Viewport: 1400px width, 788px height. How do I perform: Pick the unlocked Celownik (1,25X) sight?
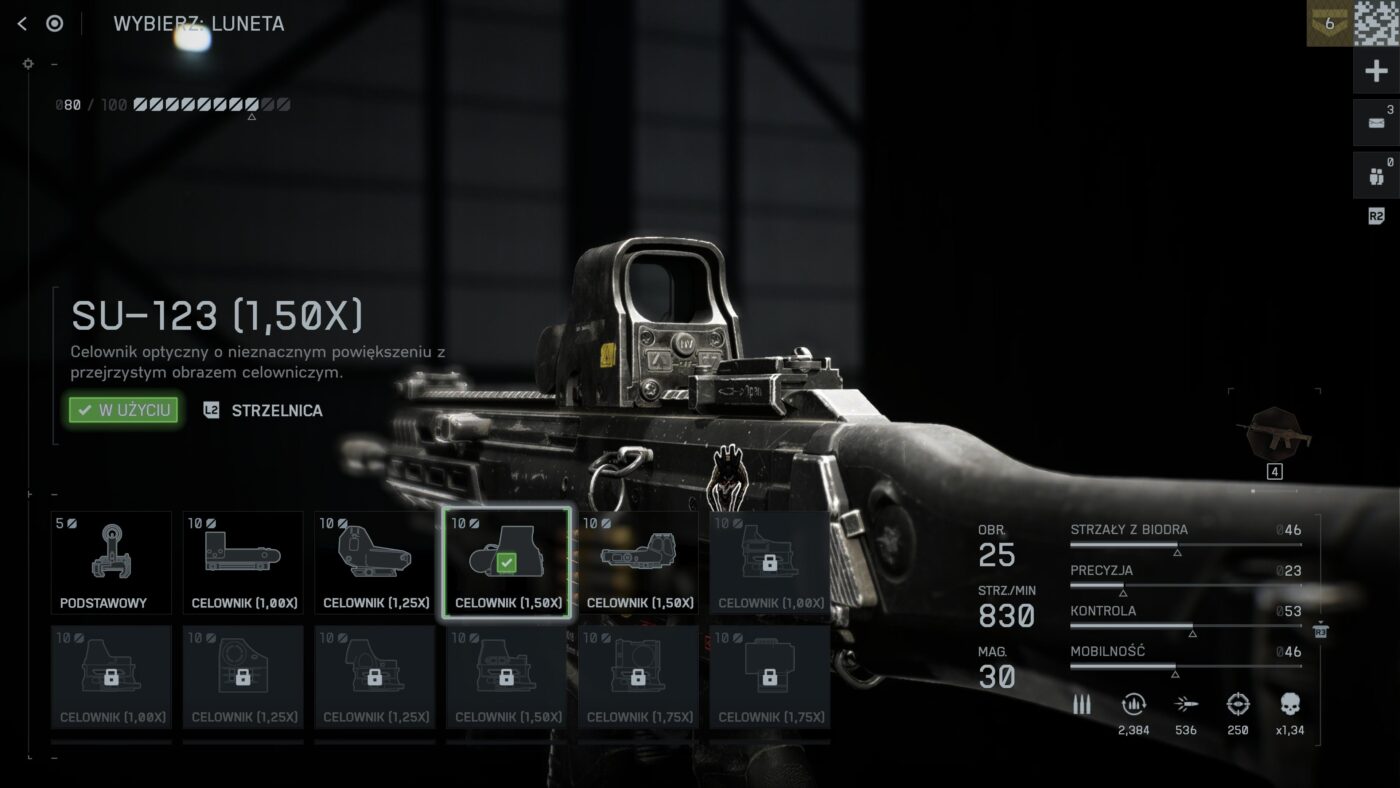click(375, 563)
